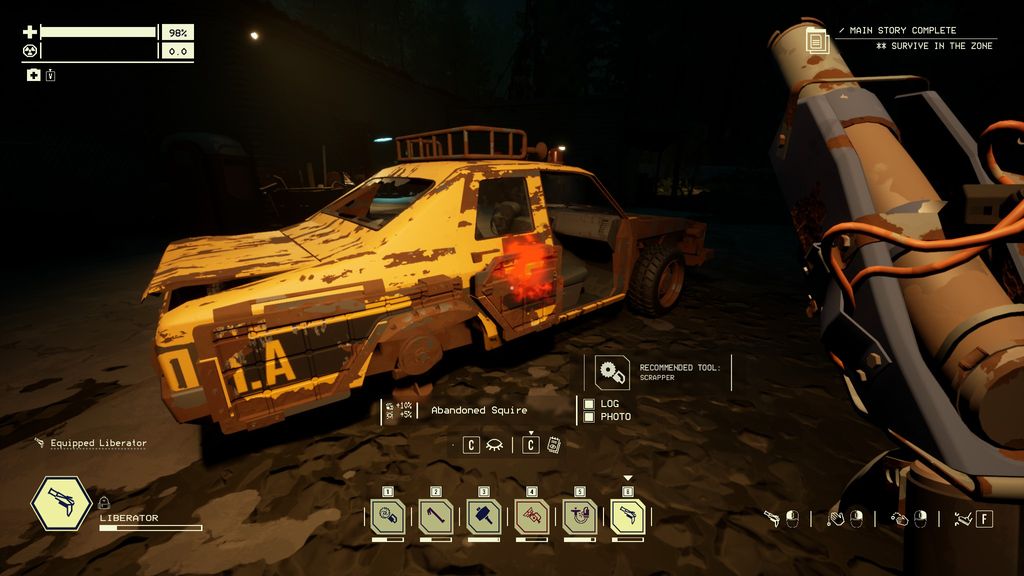
Task: Select the red tool in hotbar slot 4
Action: pos(532,516)
